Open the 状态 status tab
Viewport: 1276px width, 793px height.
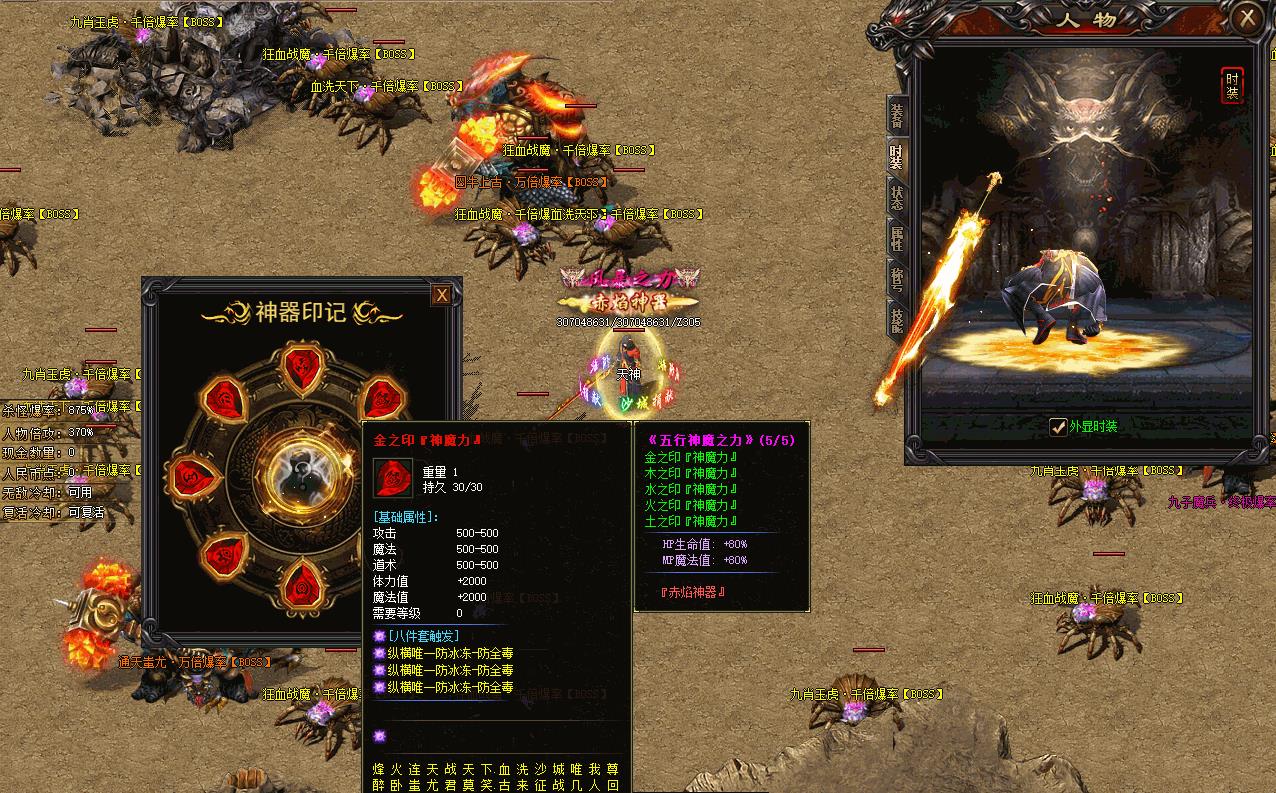(x=897, y=197)
